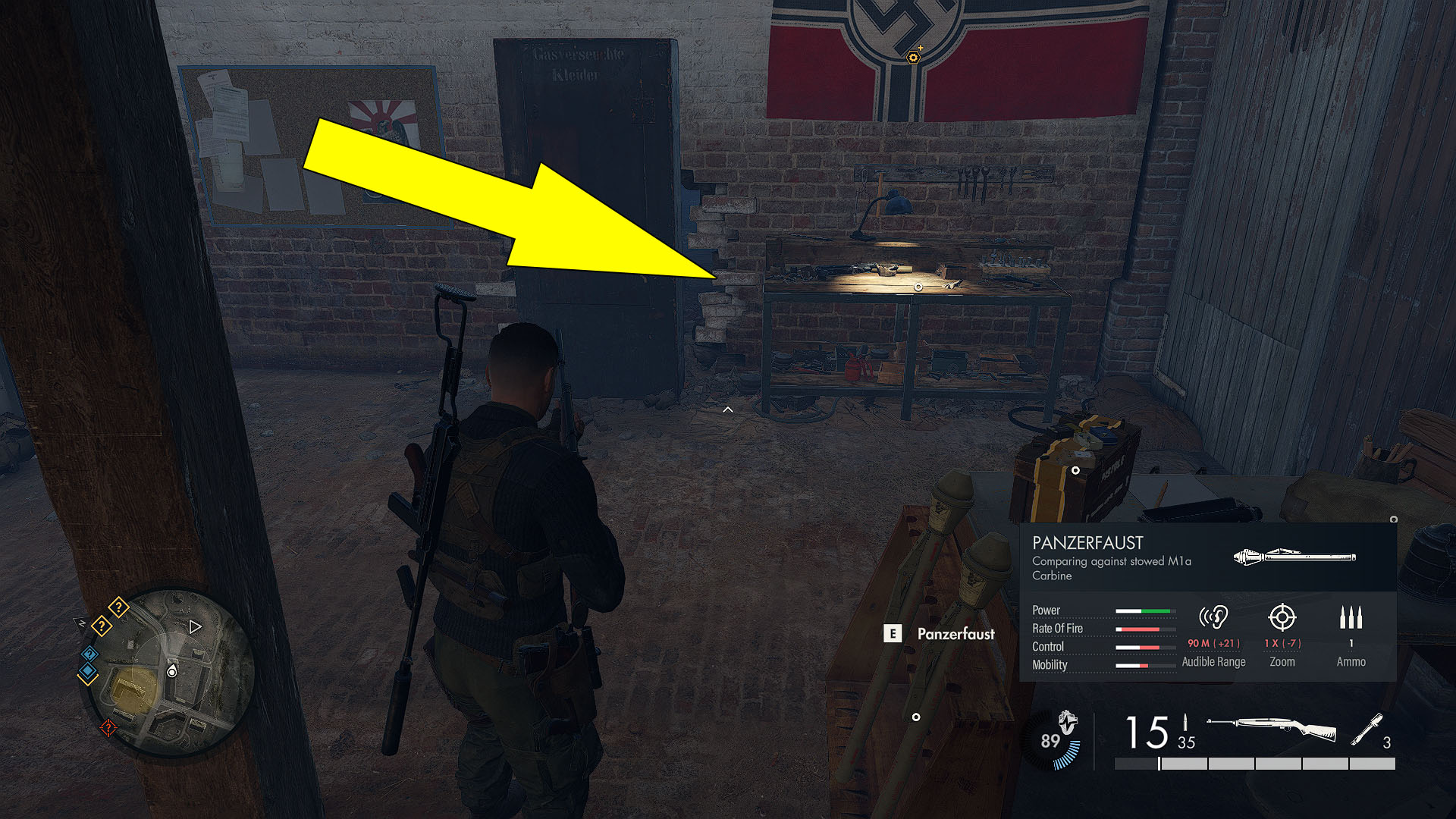Click the N compass indicator on minimap
1456x819 pixels.
point(81,623)
